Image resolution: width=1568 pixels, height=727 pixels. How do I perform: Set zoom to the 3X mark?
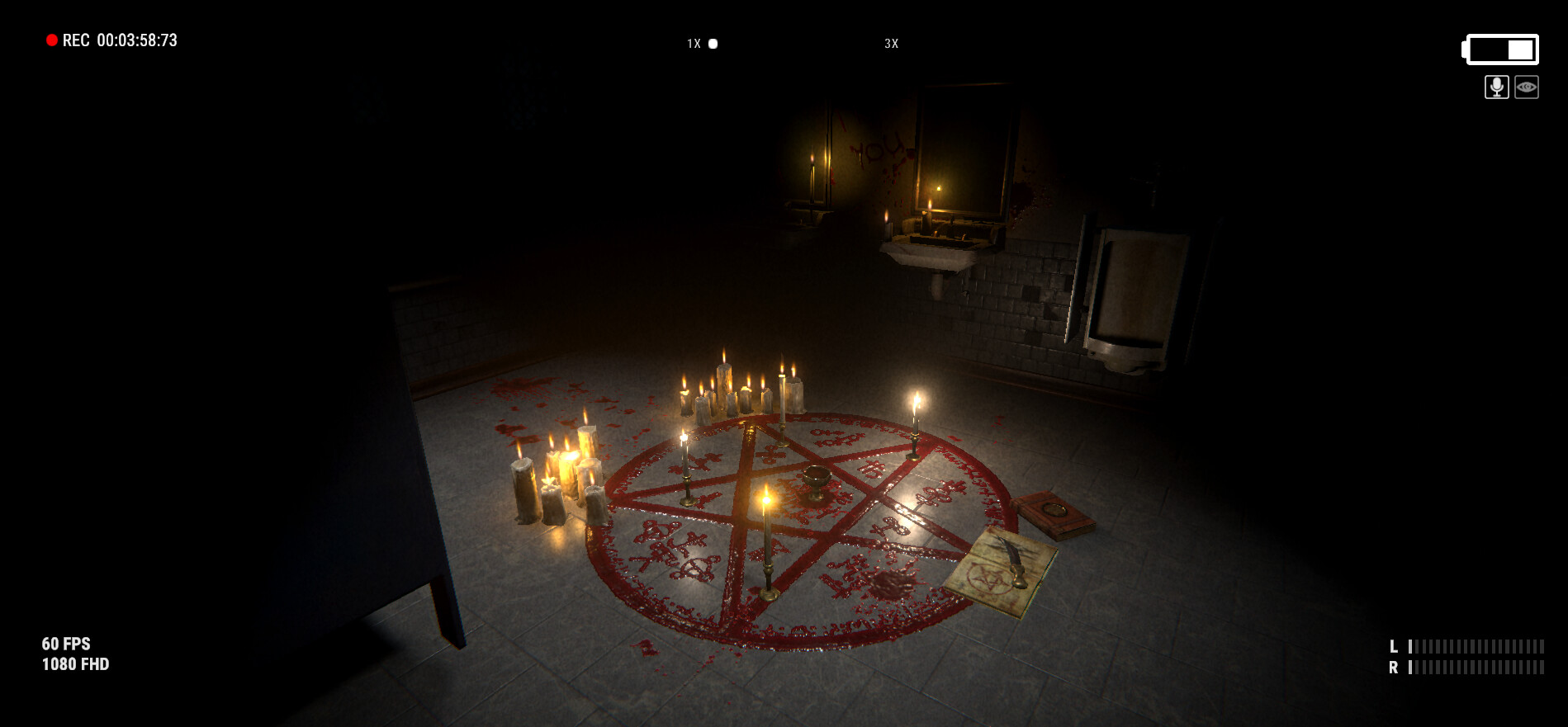click(x=891, y=44)
